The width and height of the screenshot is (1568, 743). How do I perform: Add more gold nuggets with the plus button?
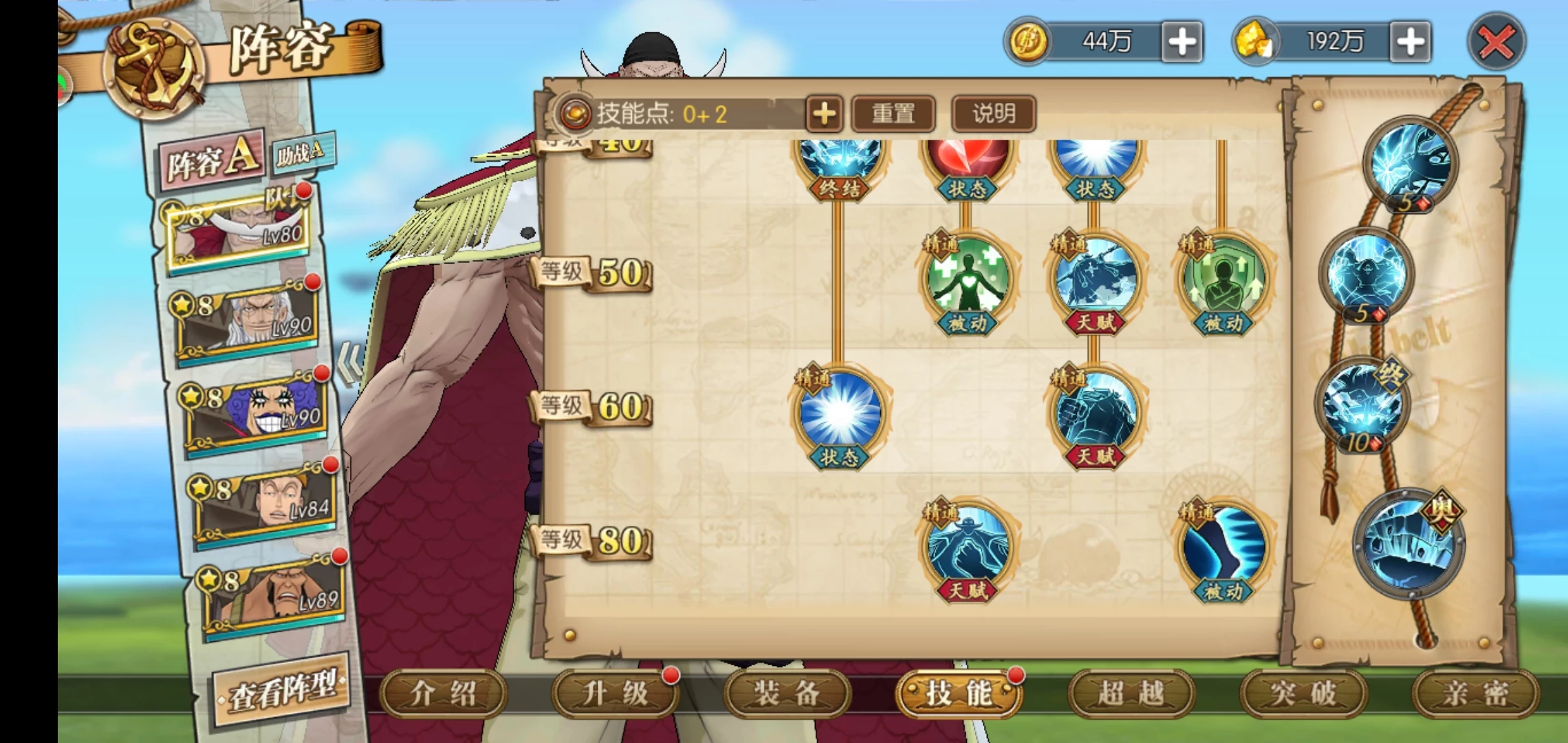[x=1410, y=42]
